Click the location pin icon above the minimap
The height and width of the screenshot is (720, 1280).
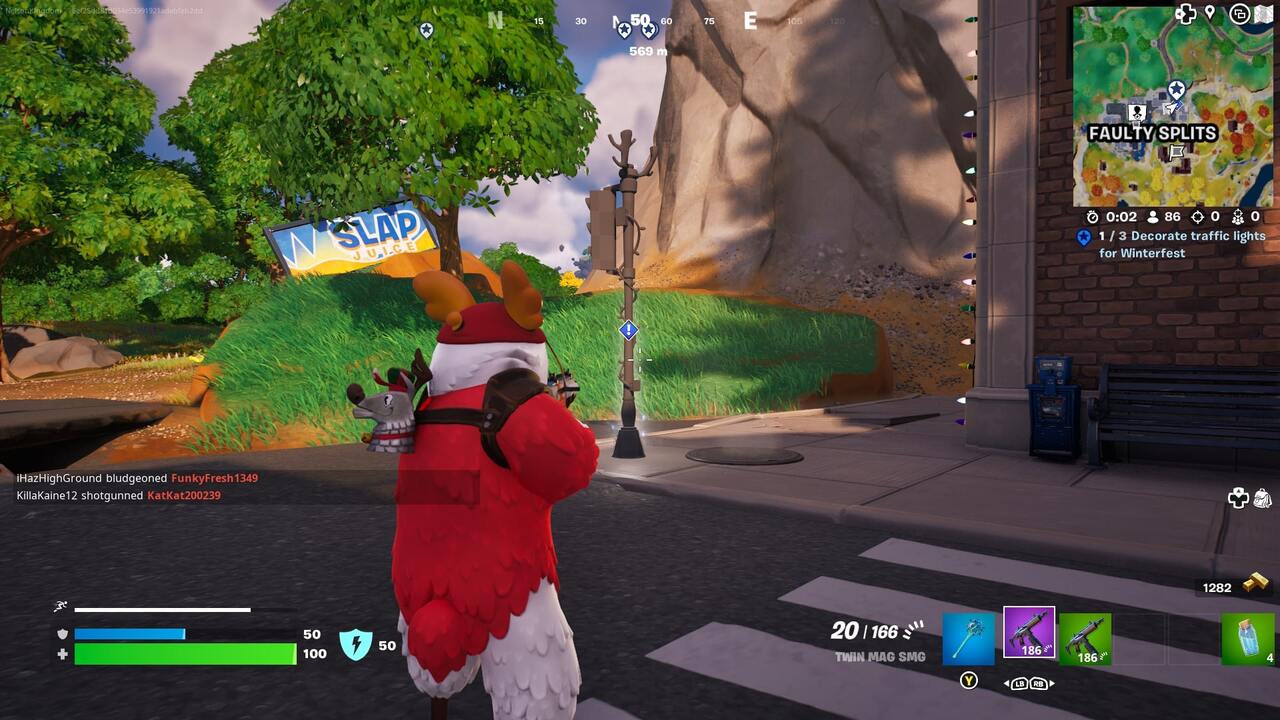coord(1210,11)
